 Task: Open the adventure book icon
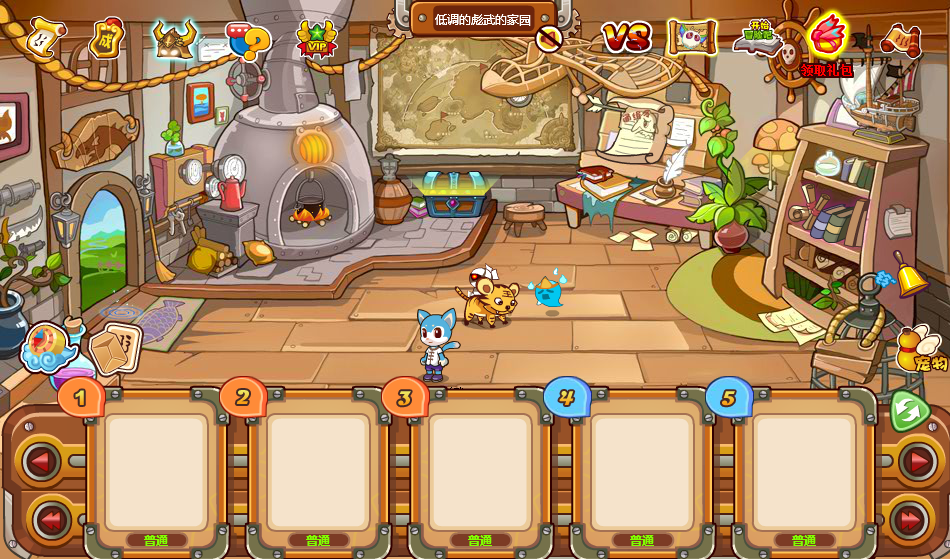(x=758, y=37)
